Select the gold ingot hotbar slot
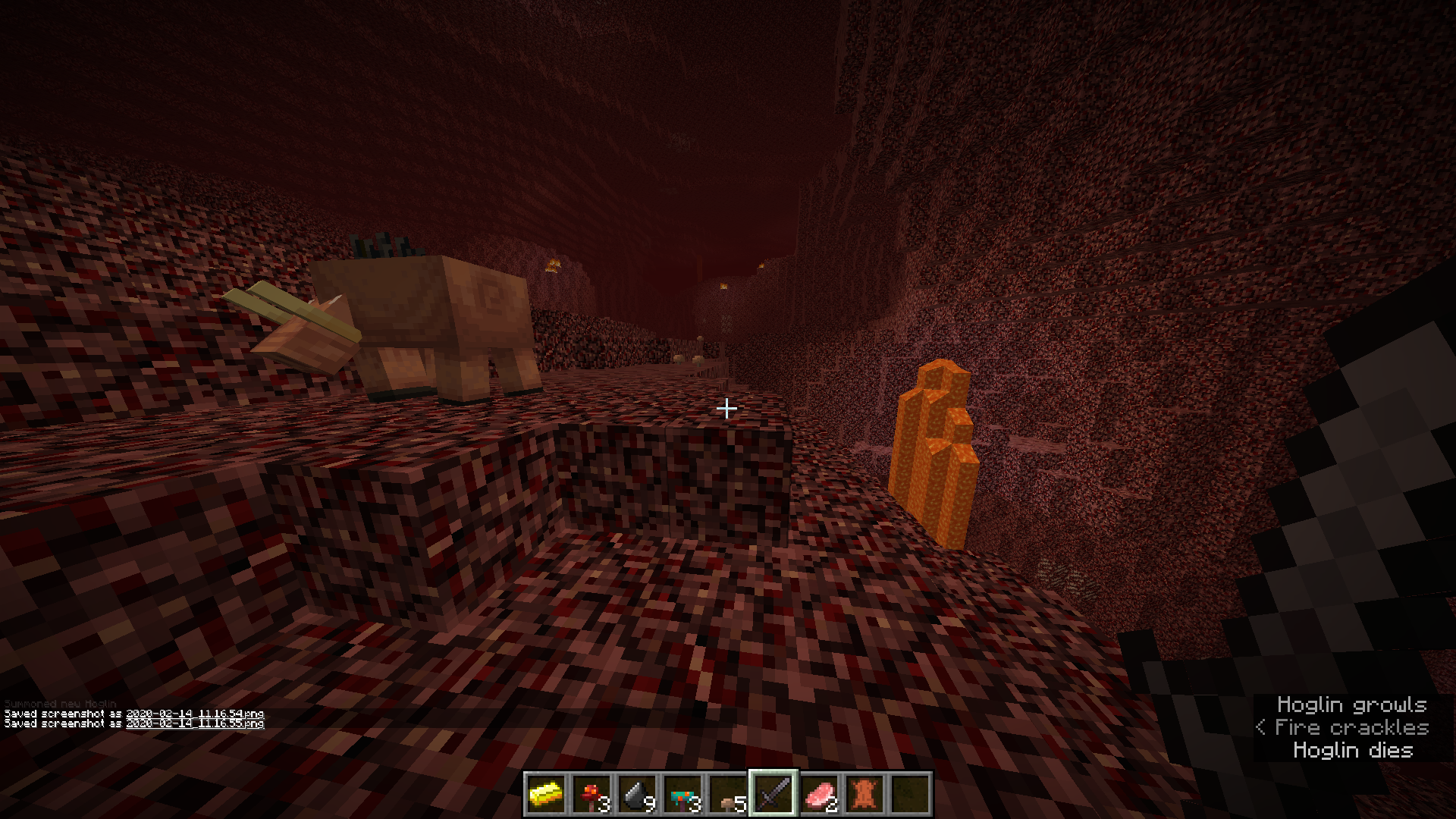This screenshot has width=1456, height=819. 546,794
